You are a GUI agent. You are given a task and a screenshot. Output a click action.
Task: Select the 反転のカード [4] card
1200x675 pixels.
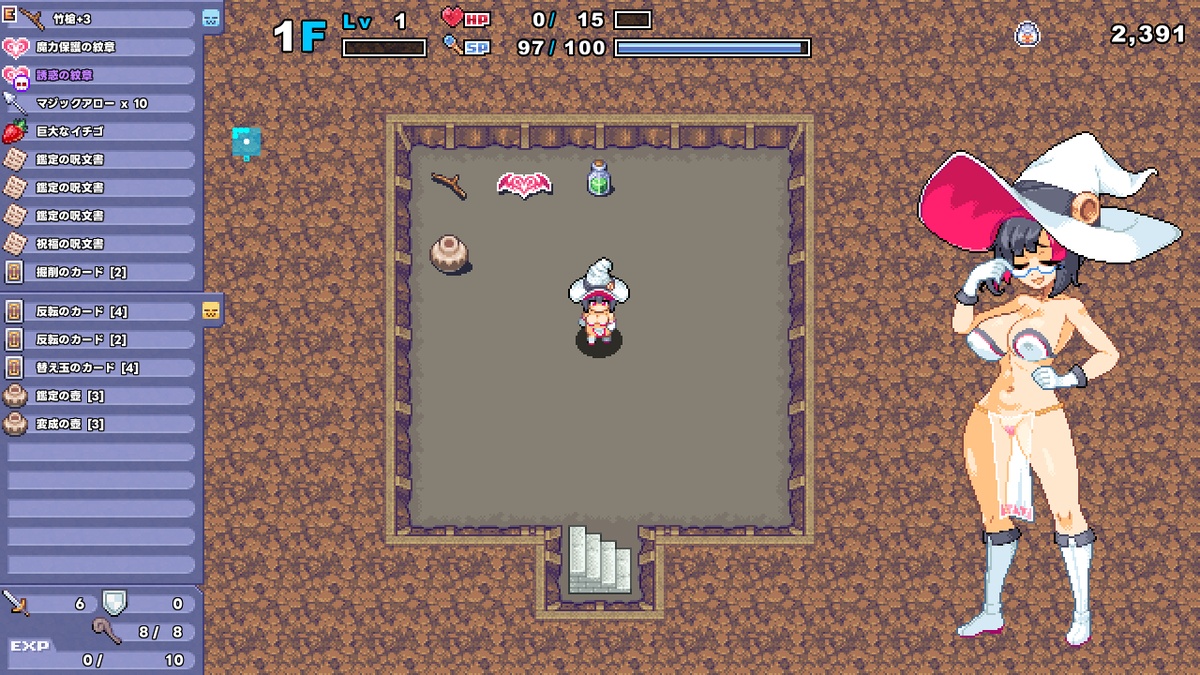coord(100,311)
